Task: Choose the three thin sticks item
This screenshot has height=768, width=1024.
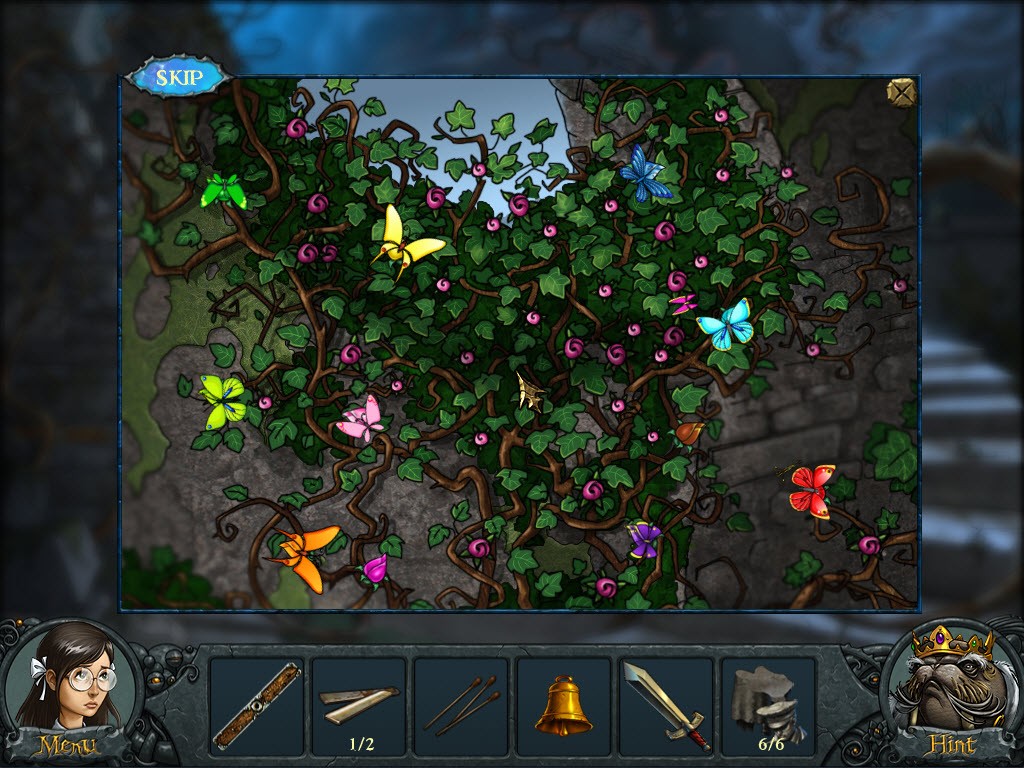Action: tap(460, 706)
